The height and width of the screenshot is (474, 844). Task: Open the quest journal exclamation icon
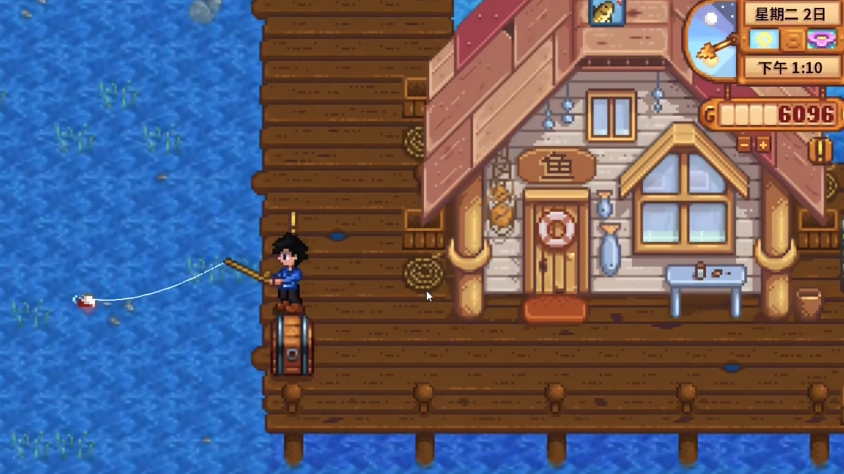coord(820,151)
